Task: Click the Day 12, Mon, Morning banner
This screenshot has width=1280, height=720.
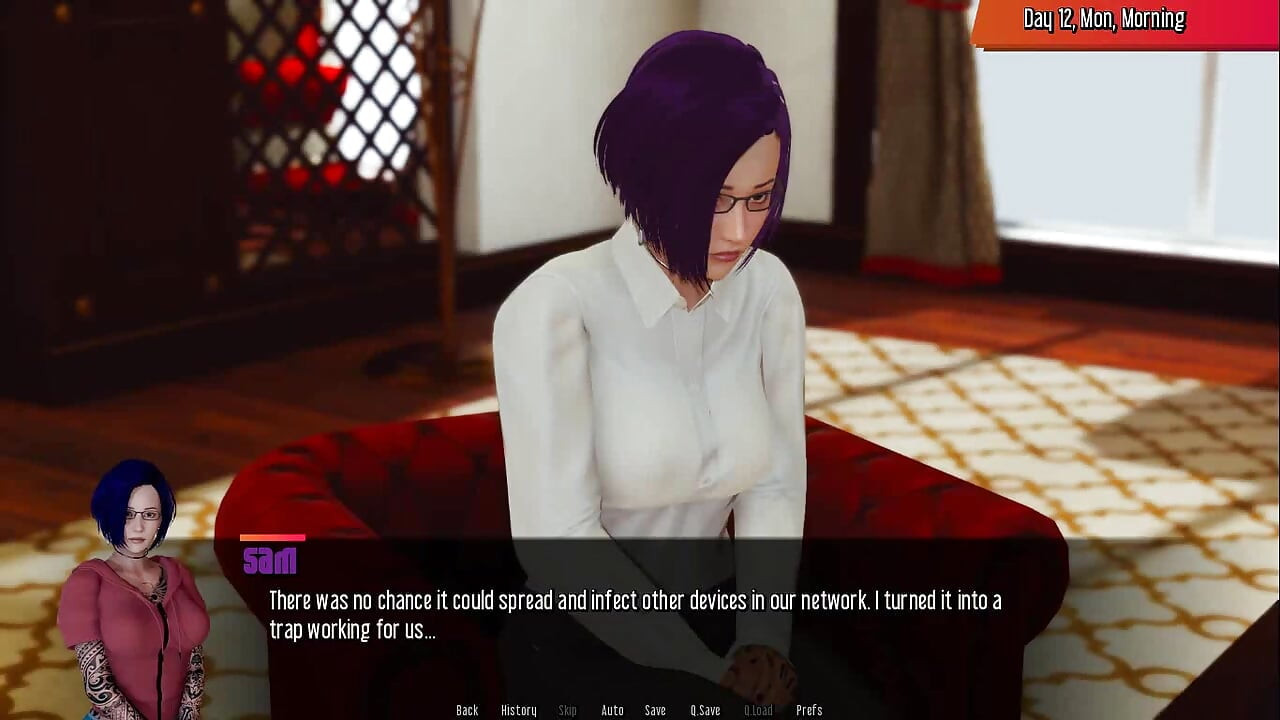Action: pyautogui.click(x=1100, y=18)
